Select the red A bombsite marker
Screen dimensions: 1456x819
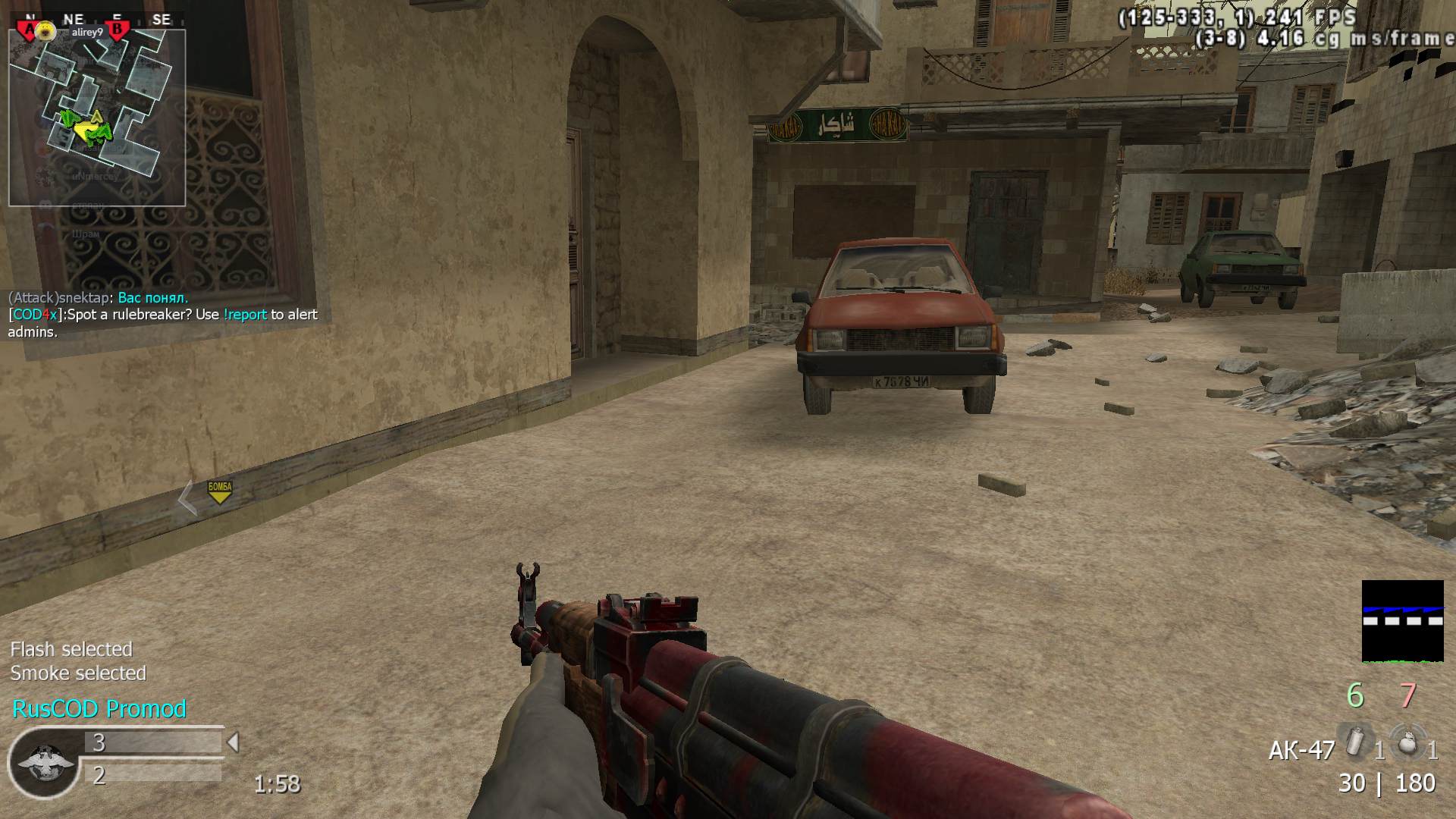(x=30, y=30)
